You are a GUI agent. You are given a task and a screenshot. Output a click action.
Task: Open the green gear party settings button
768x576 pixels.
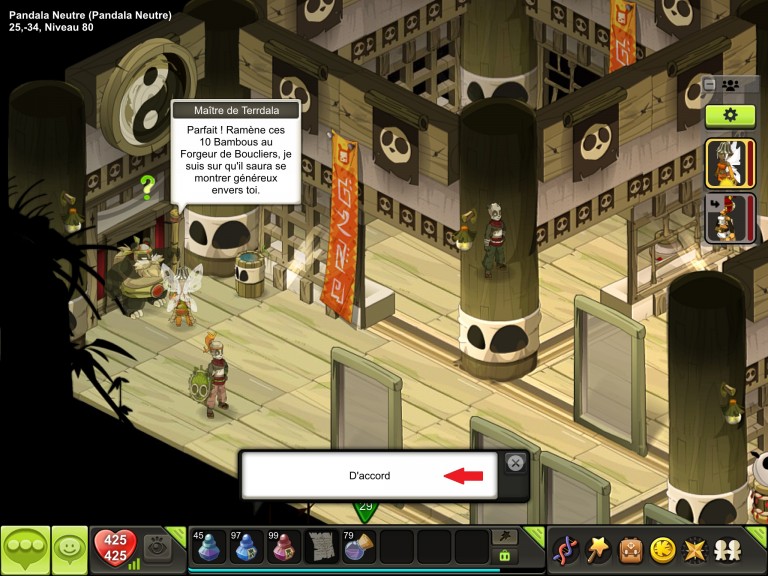(x=730, y=115)
